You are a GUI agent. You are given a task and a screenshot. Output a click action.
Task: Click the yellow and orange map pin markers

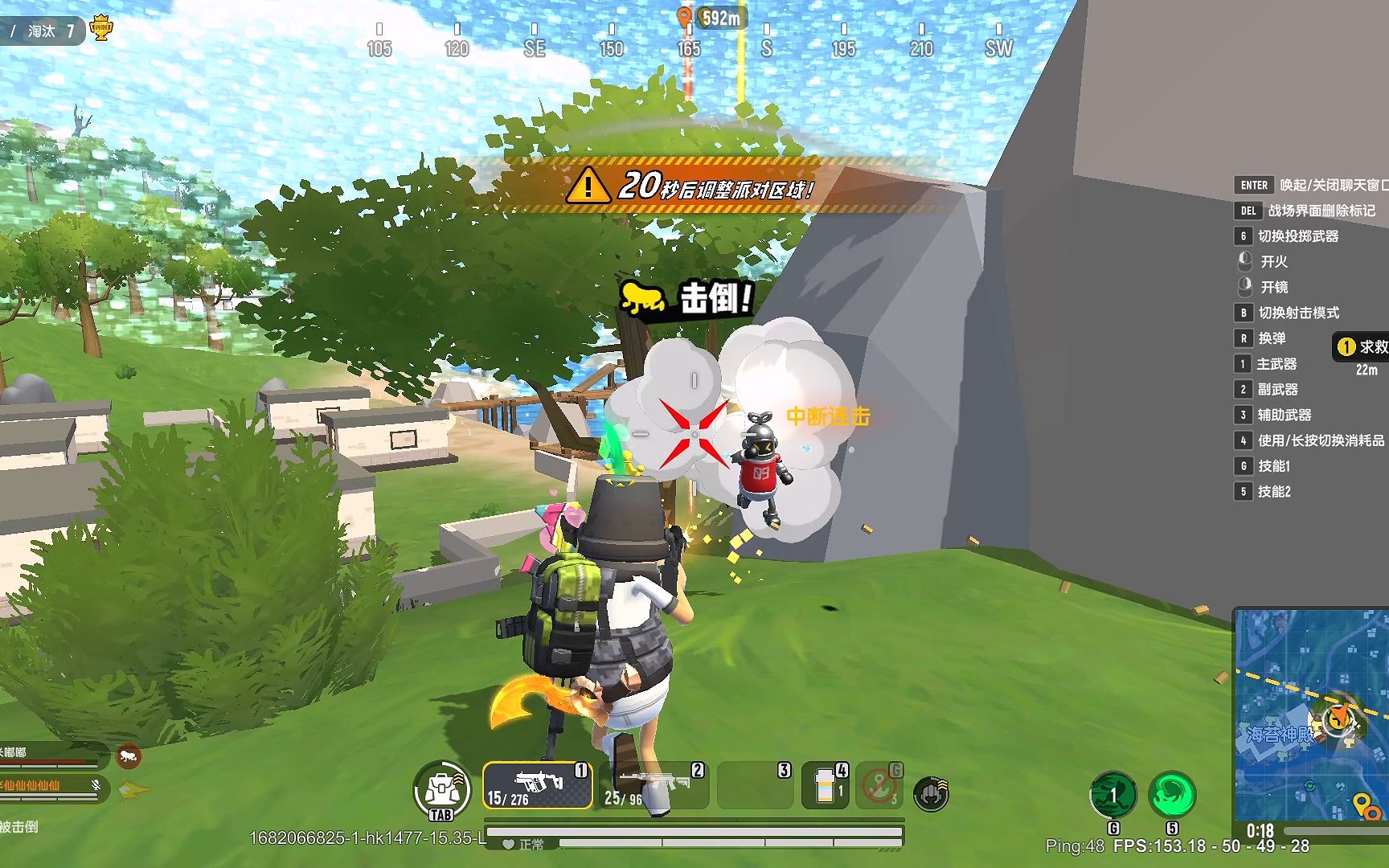(1366, 805)
